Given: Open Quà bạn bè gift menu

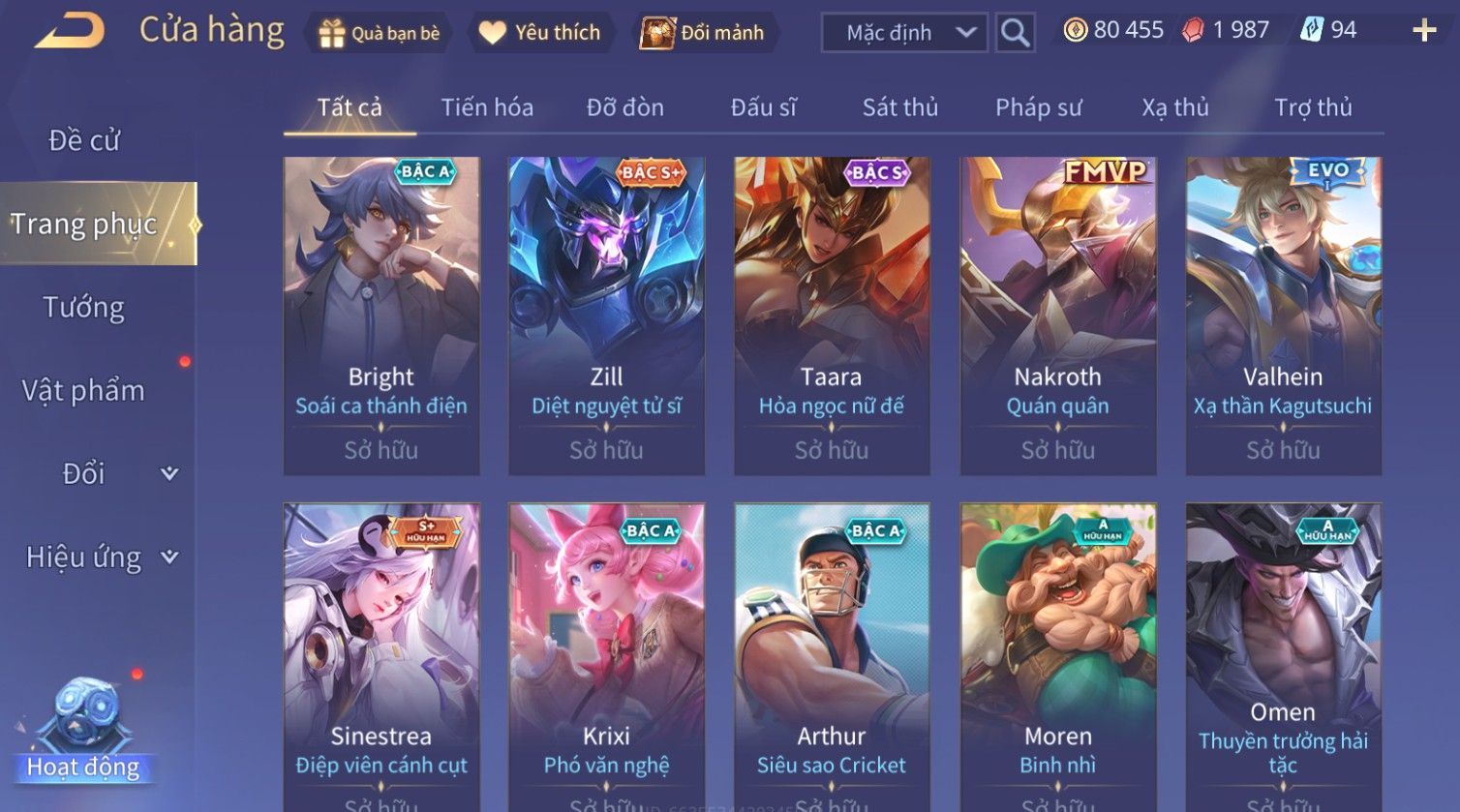Looking at the screenshot, I should click(x=379, y=33).
